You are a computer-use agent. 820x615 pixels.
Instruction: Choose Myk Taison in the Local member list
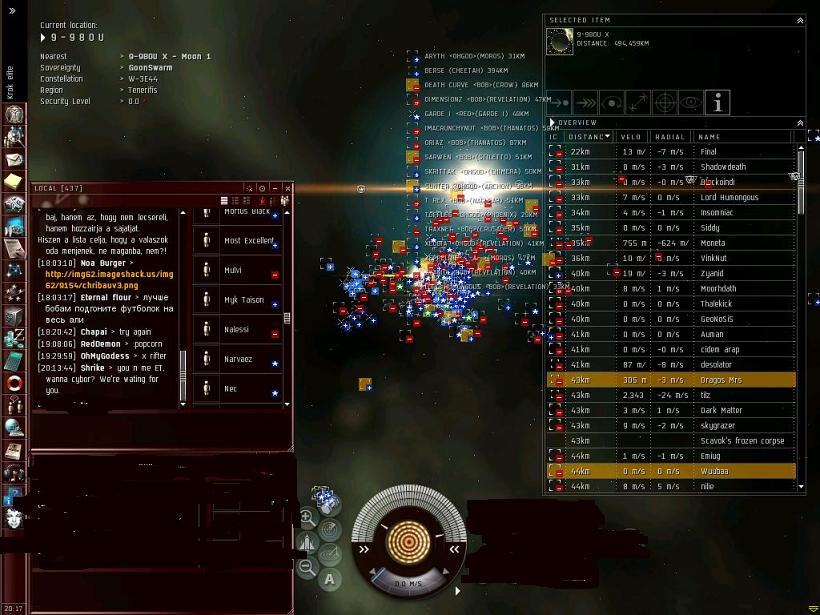(x=243, y=300)
